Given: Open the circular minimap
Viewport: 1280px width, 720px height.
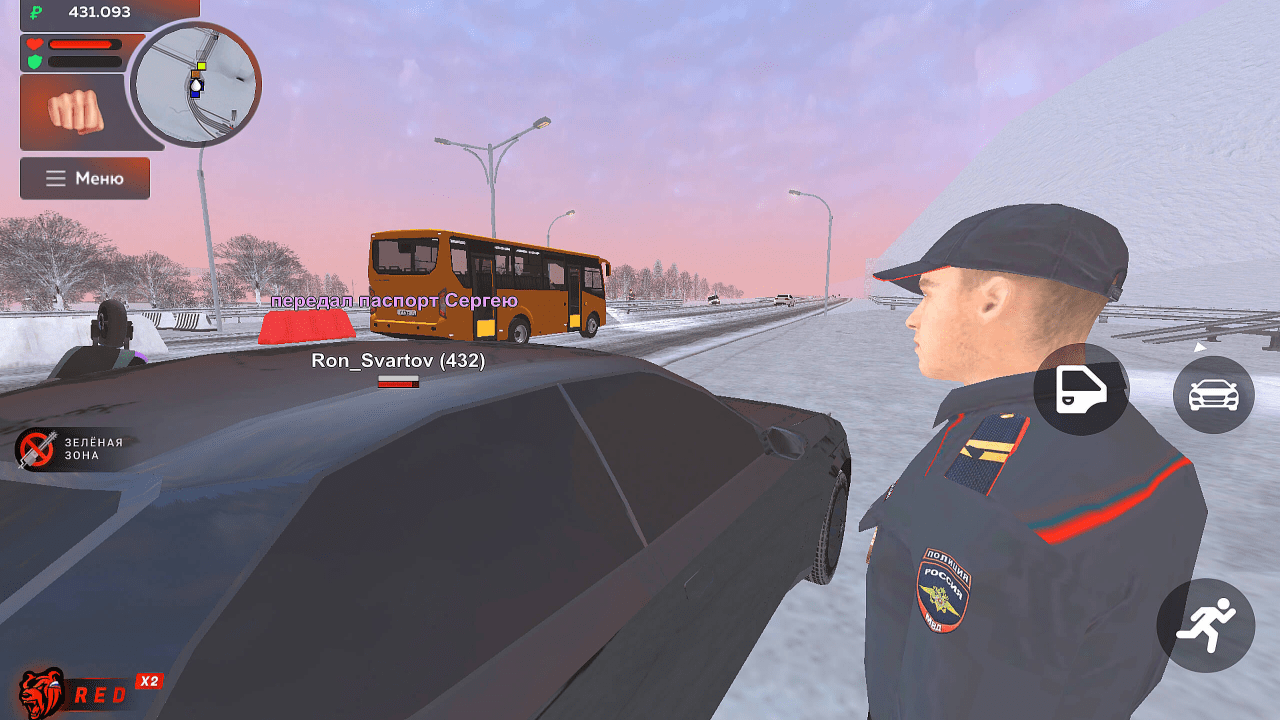Looking at the screenshot, I should (x=196, y=84).
